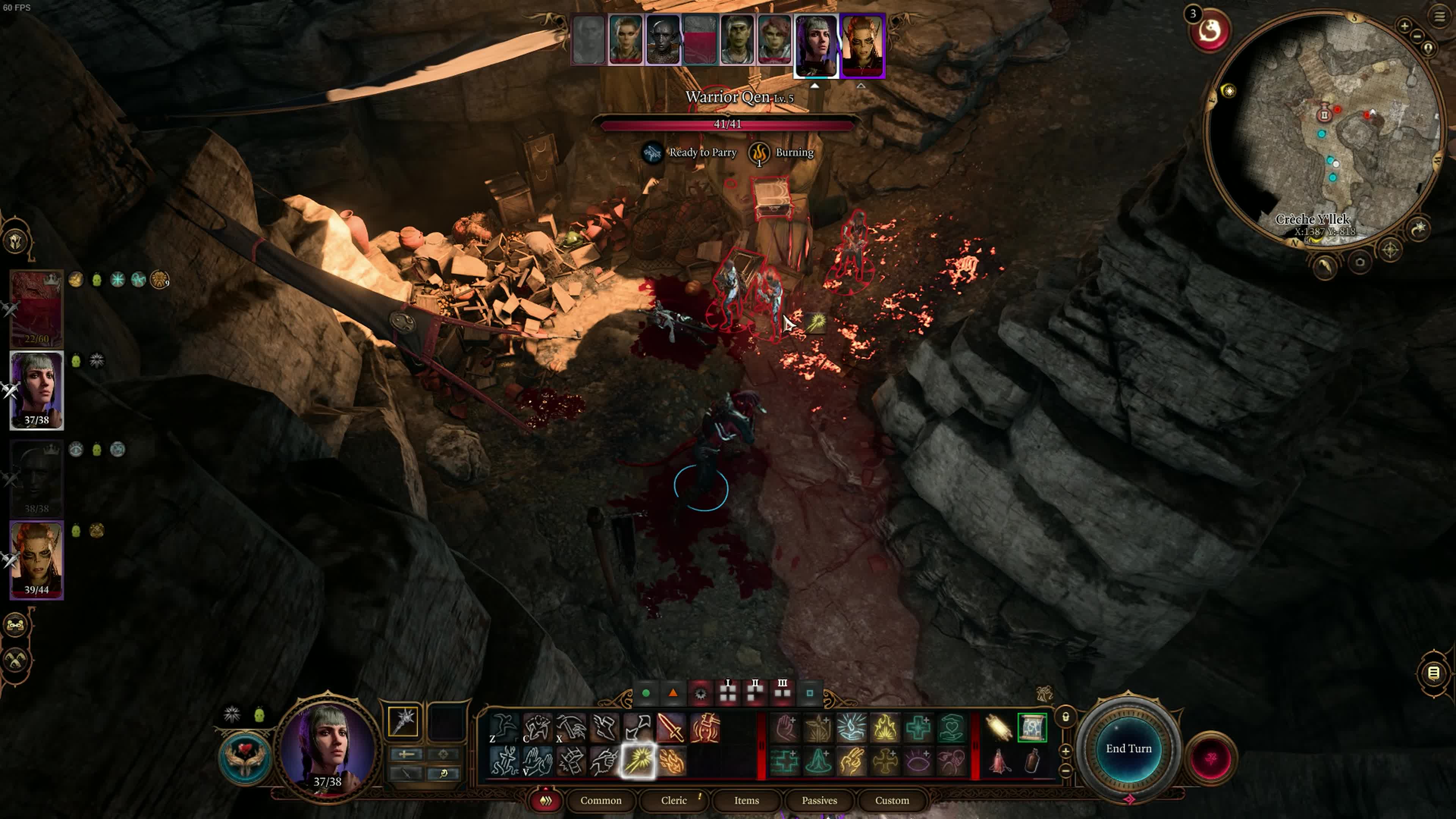Zoom in on the minimap
This screenshot has height=819, width=1456.
coord(1404,25)
